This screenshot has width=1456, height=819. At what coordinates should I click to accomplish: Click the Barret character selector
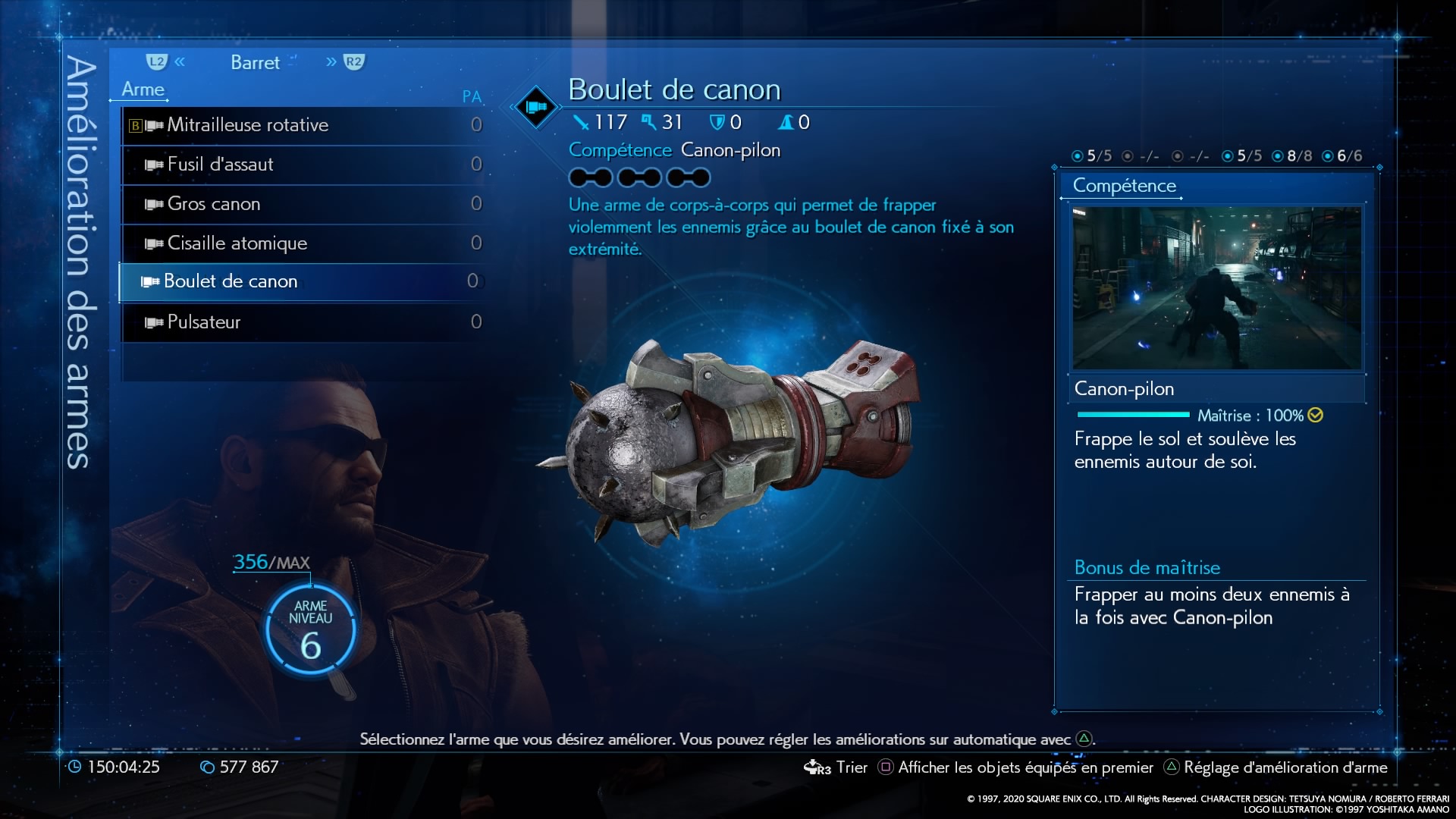click(255, 63)
